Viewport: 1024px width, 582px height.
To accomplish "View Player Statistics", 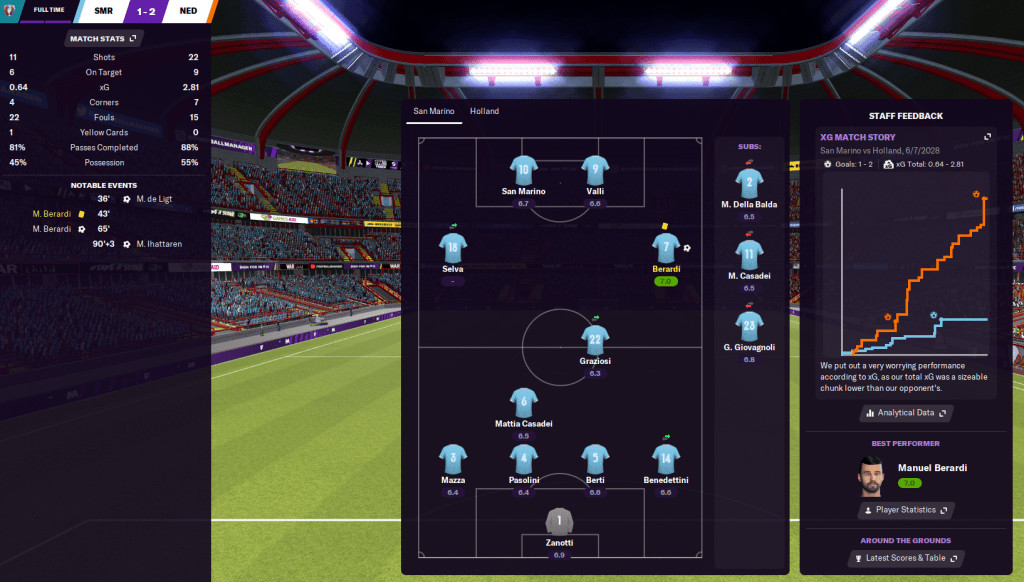I will (x=905, y=510).
